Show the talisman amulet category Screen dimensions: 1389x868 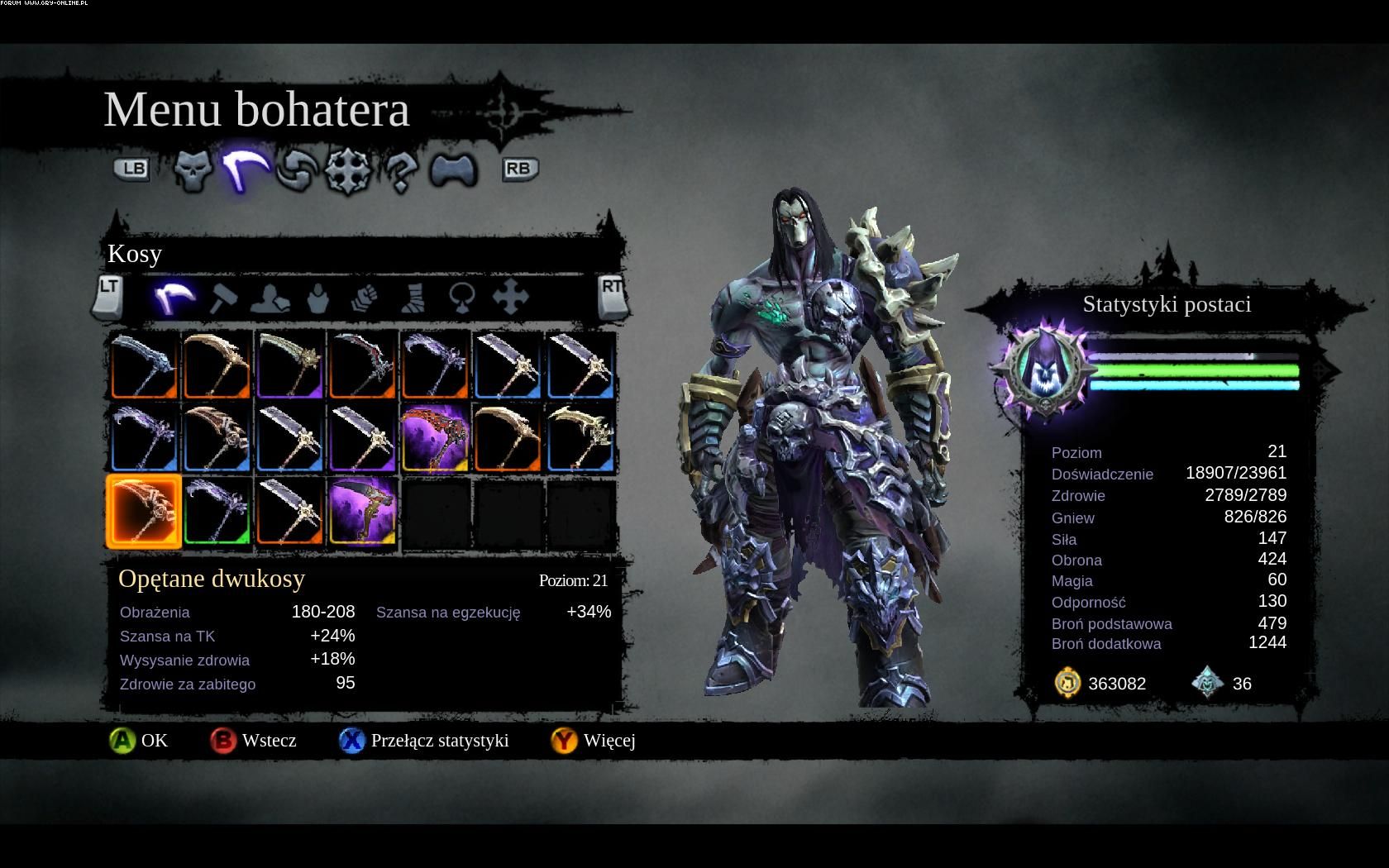click(x=461, y=298)
